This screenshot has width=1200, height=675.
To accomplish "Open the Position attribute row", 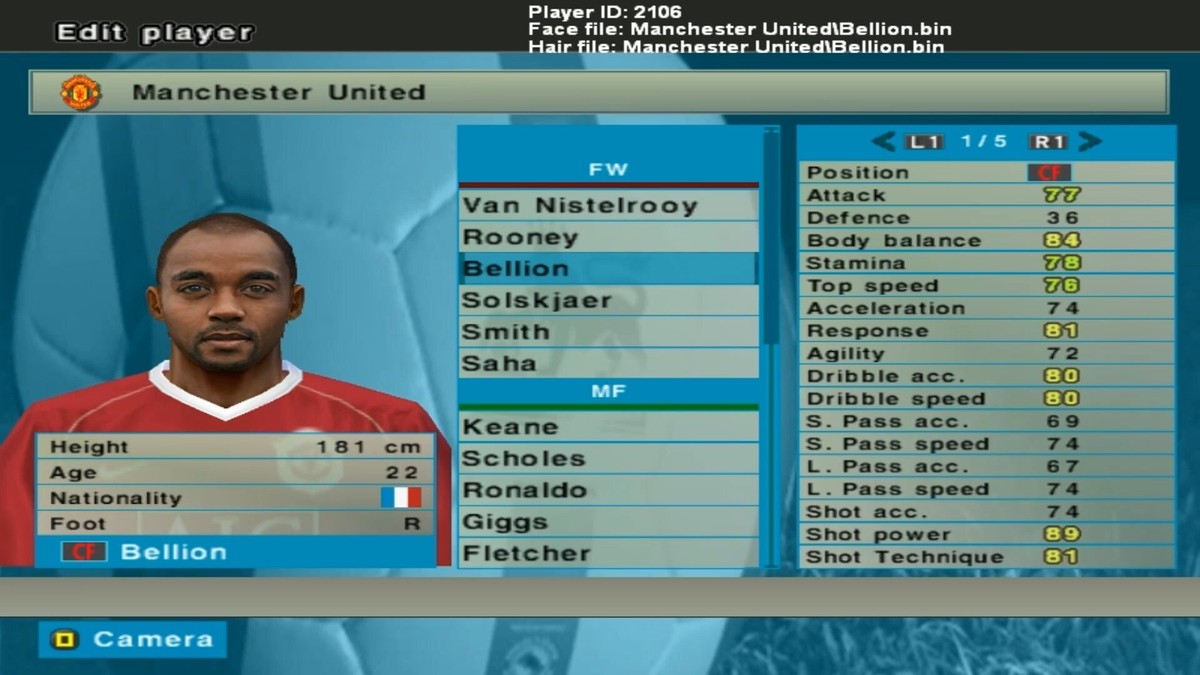I will [x=986, y=173].
